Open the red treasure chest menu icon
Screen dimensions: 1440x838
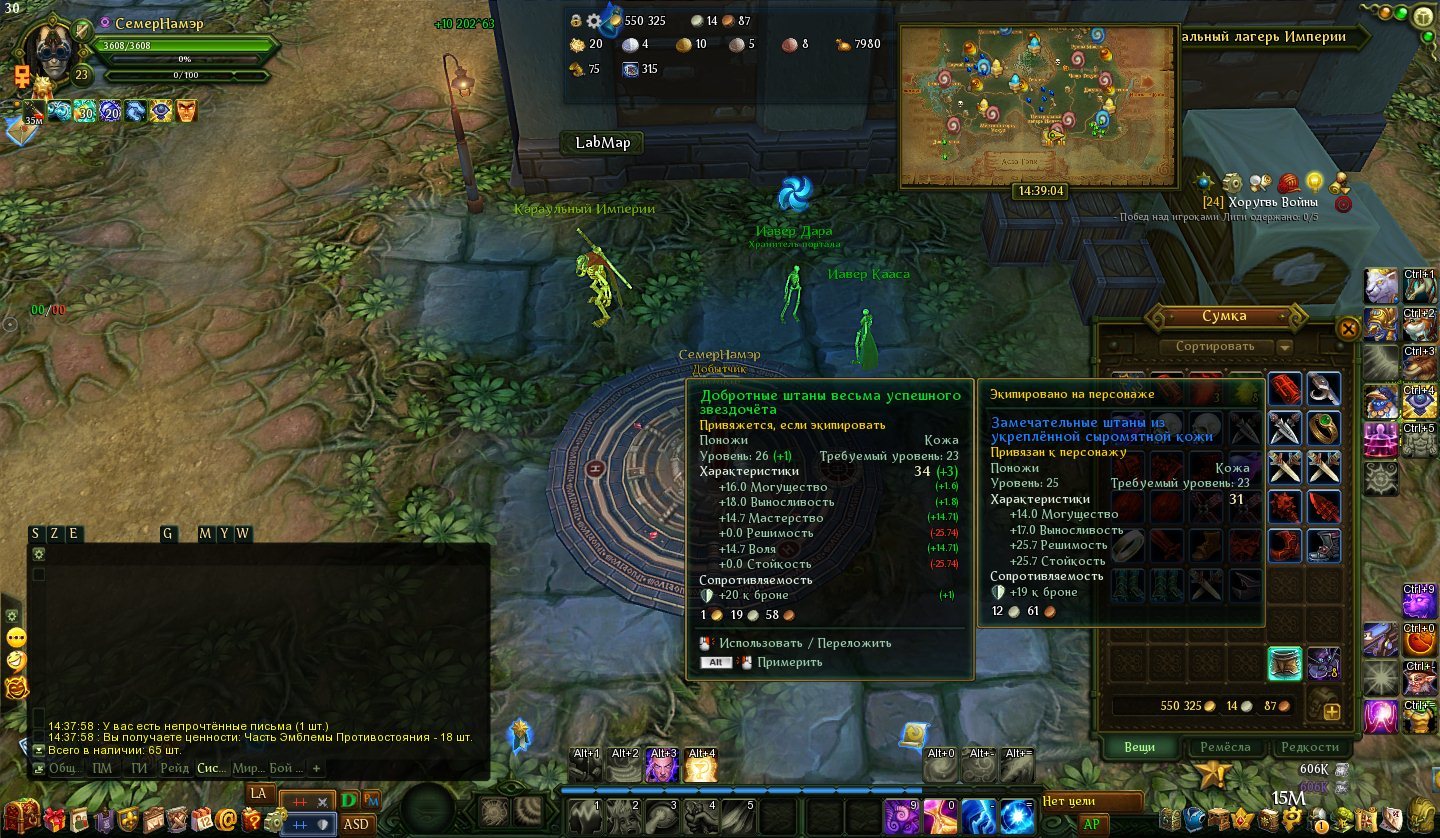(22, 818)
